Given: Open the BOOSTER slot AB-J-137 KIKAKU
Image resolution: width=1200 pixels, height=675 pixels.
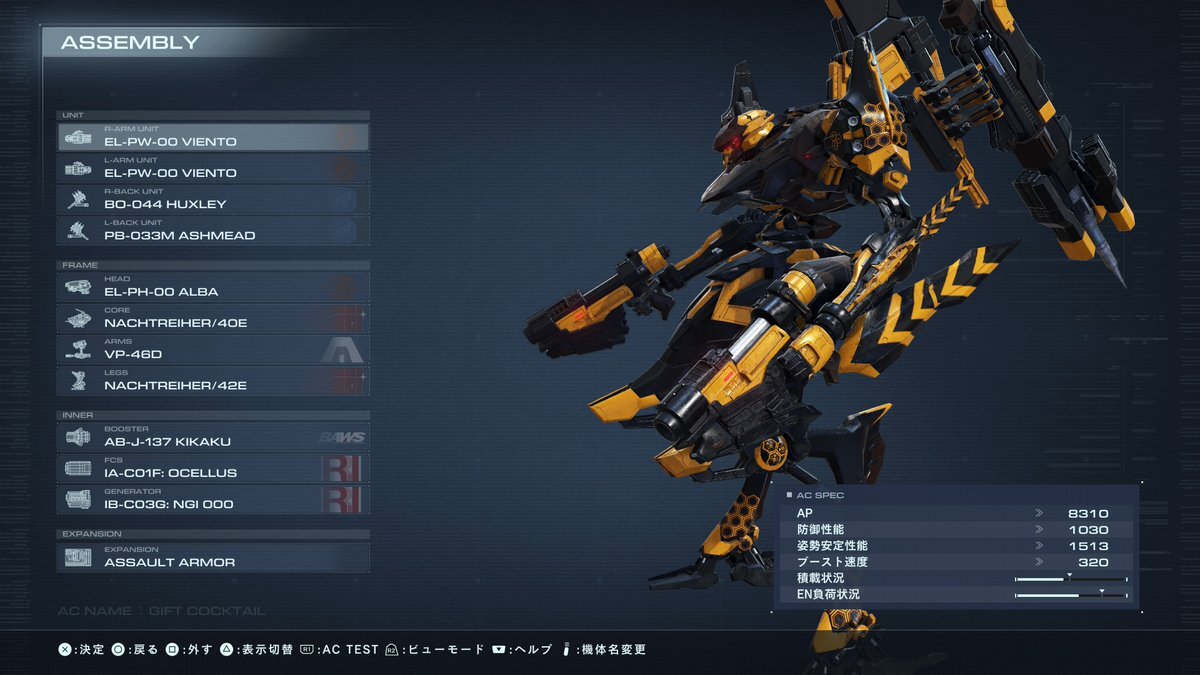Looking at the screenshot, I should point(213,437).
